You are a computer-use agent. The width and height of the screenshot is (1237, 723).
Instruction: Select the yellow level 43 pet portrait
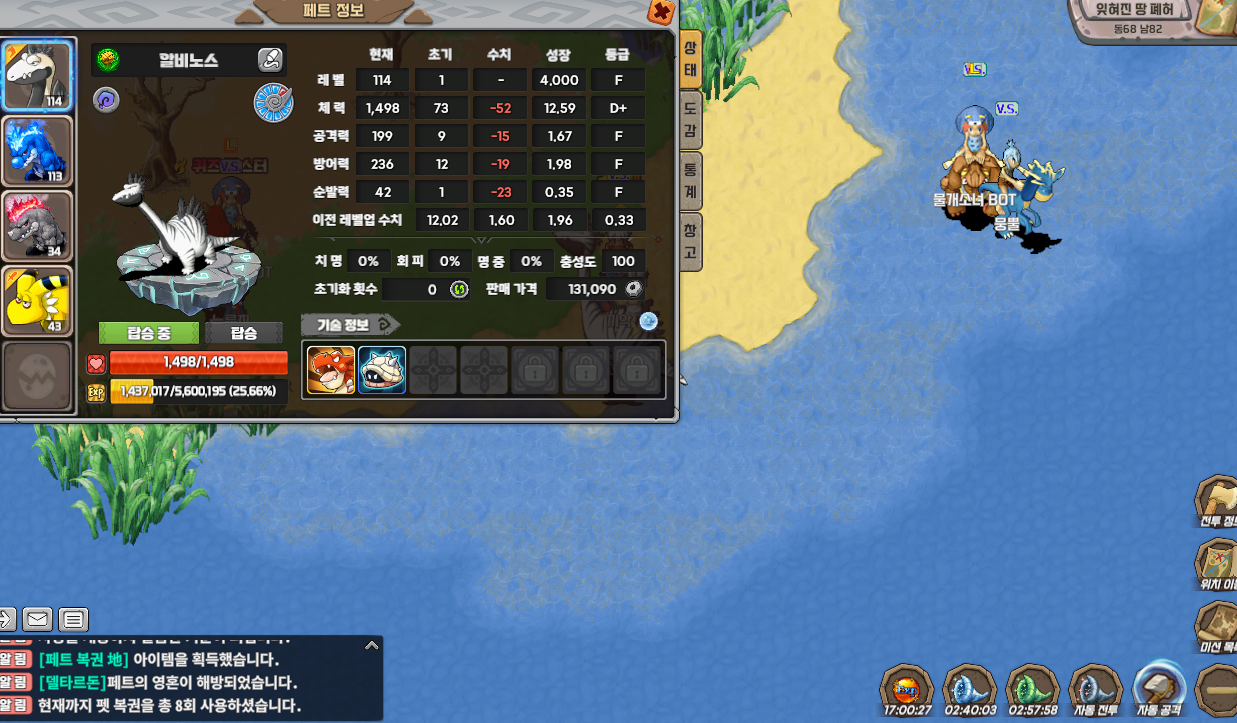(37, 300)
